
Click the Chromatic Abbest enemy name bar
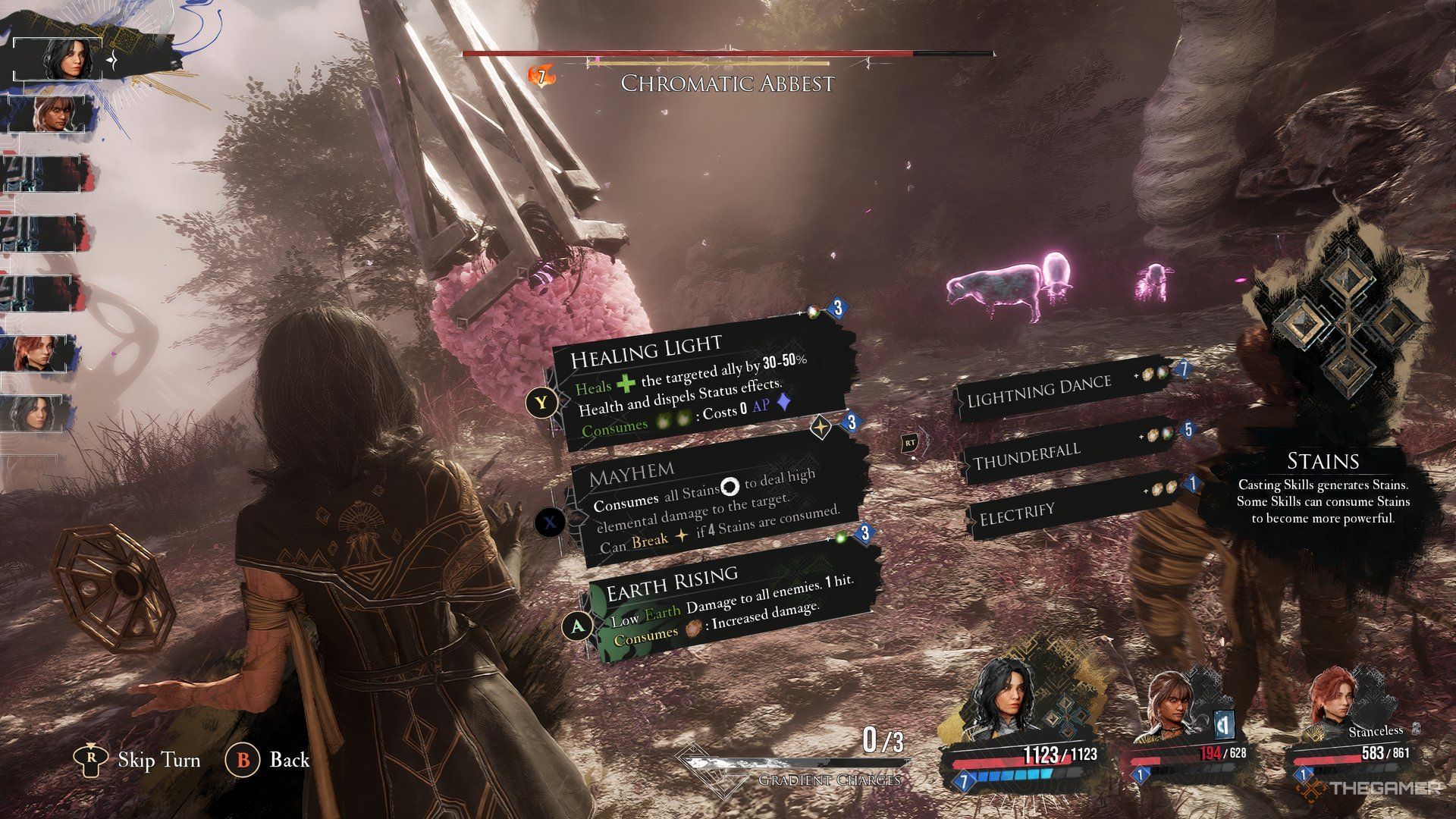[x=726, y=82]
